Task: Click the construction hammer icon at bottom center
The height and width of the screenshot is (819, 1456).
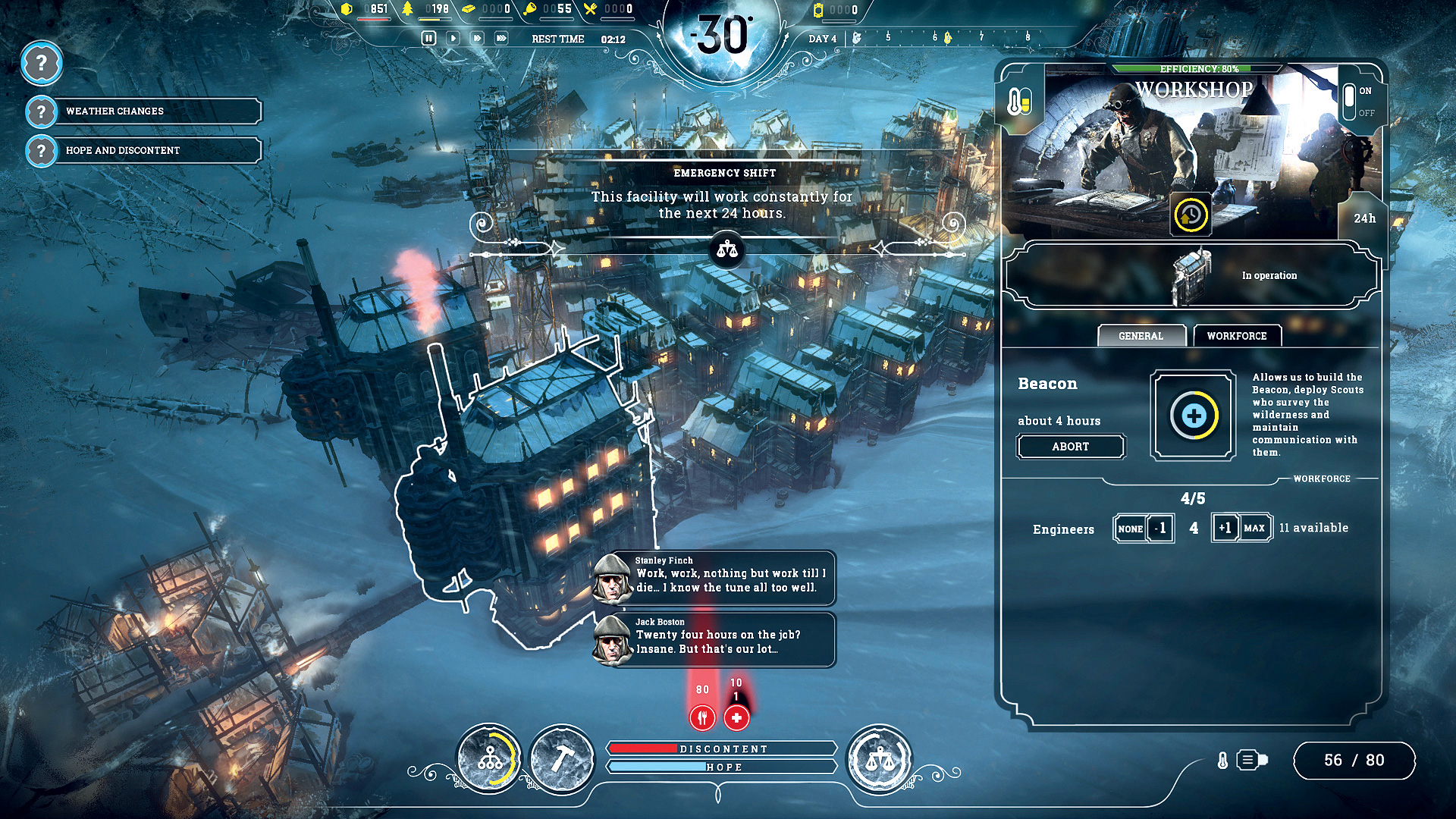Action: tap(563, 761)
